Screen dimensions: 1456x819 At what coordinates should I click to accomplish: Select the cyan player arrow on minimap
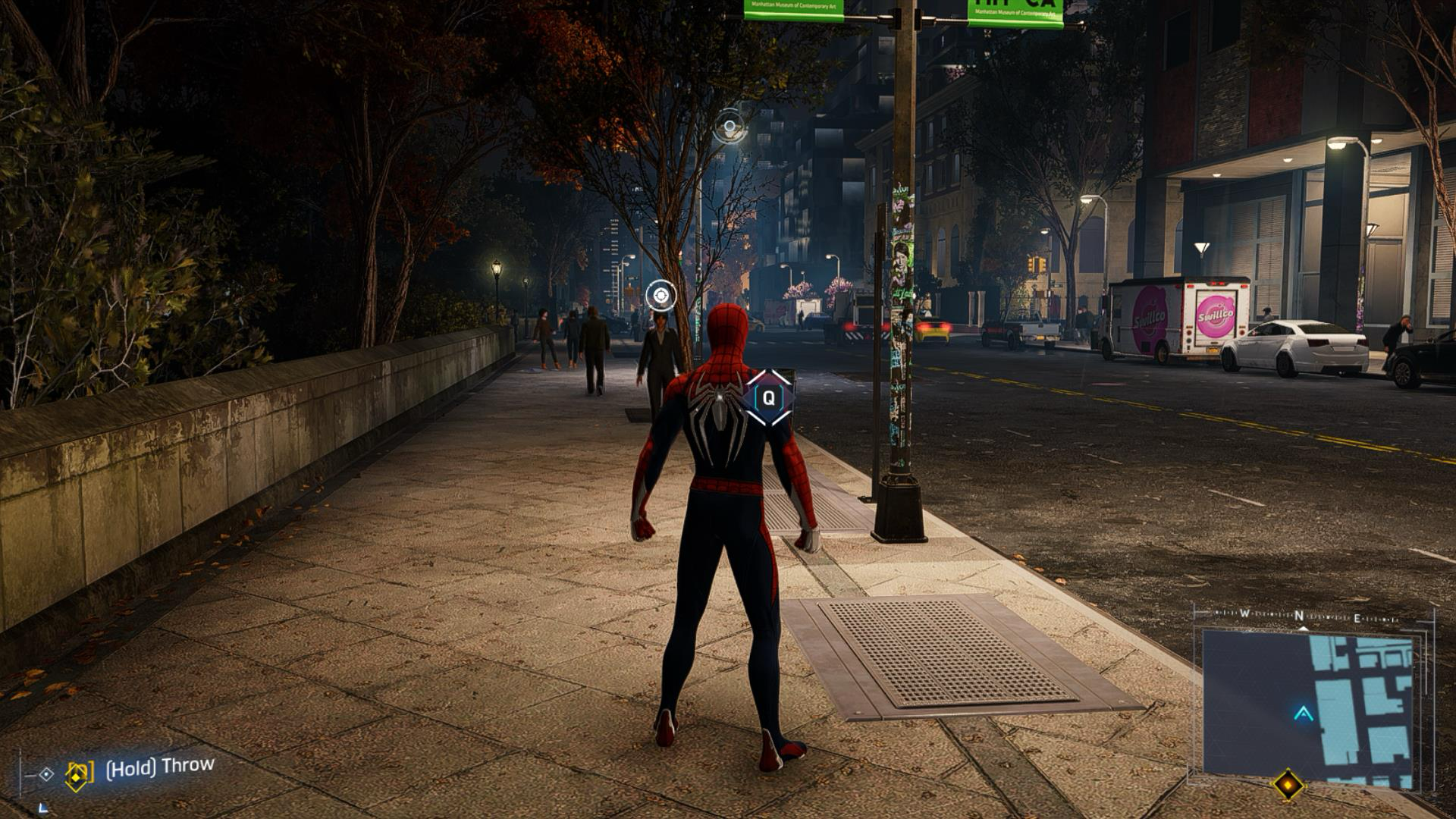click(x=1304, y=713)
